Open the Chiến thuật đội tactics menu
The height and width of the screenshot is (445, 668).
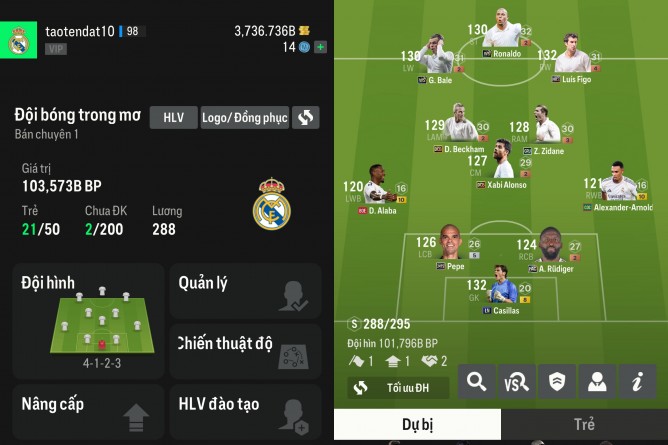tap(244, 351)
